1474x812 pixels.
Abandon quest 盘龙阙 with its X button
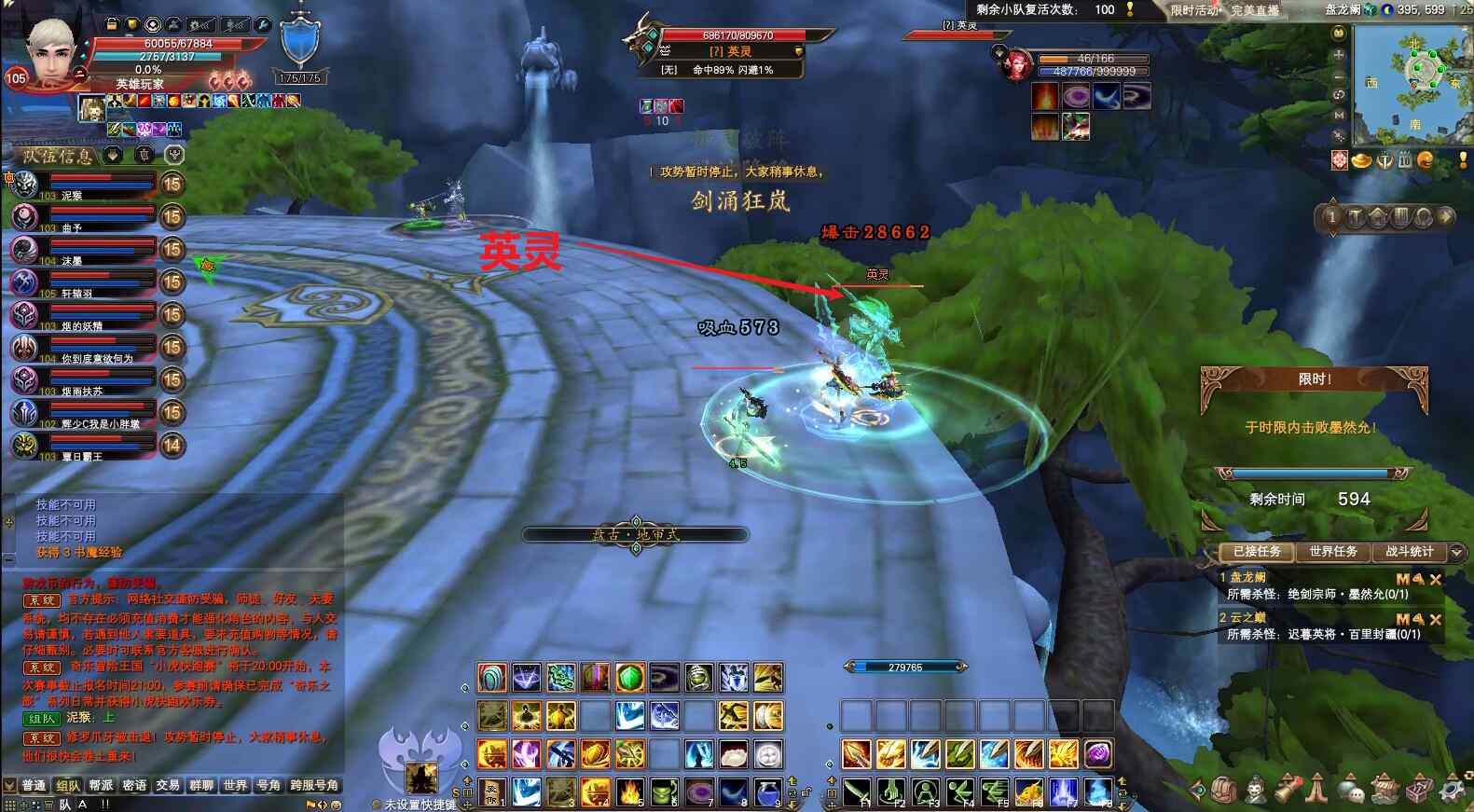[x=1436, y=579]
